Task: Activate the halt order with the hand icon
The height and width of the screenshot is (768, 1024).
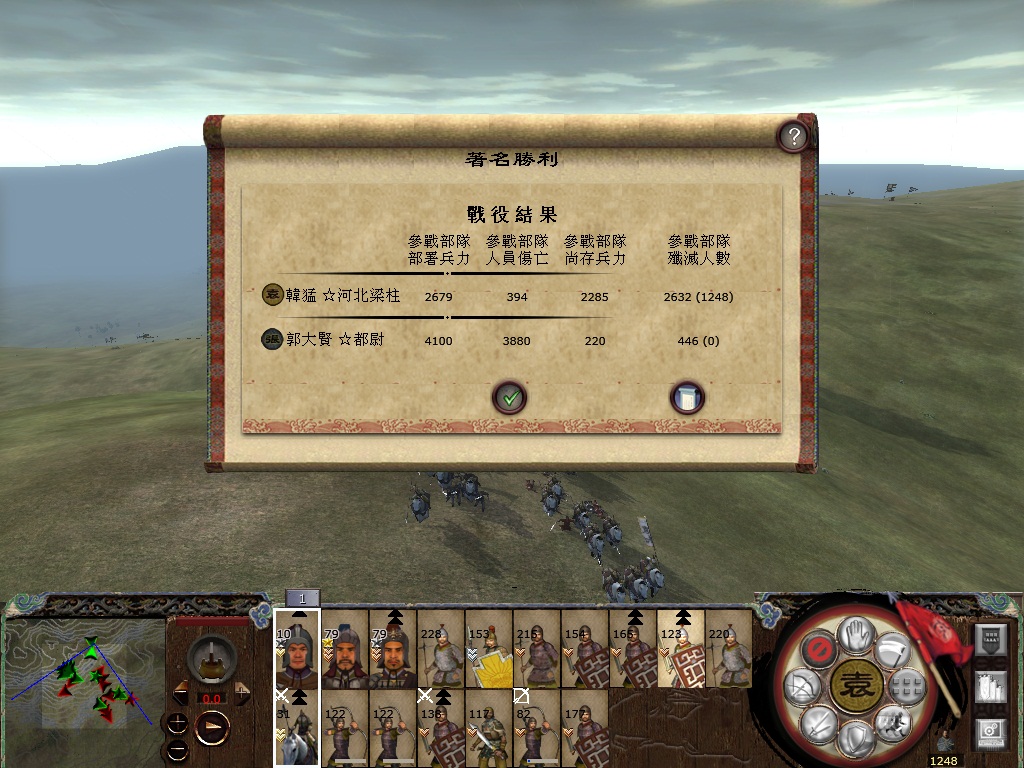Action: point(855,633)
